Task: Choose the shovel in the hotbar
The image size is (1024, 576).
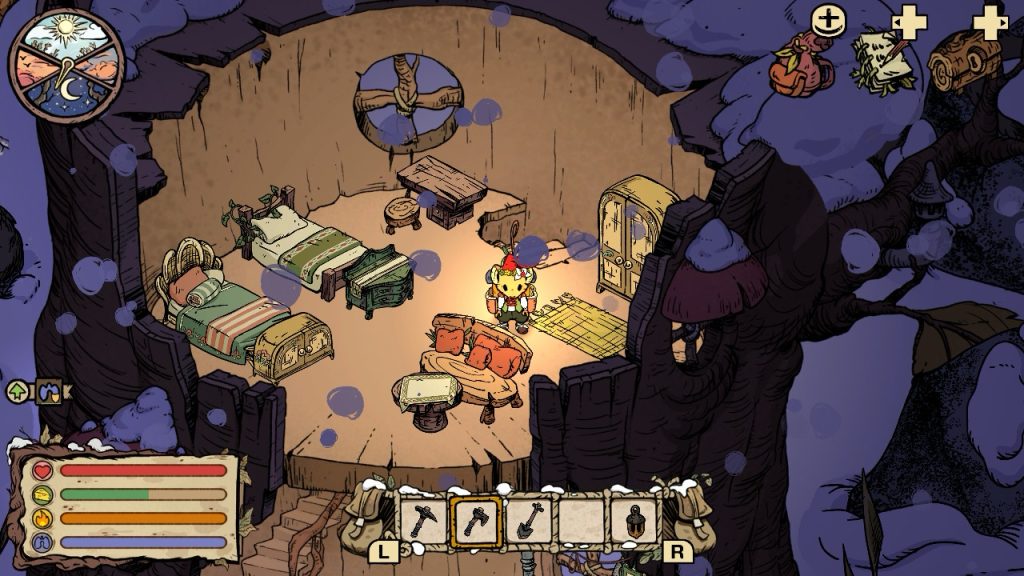Action: tap(529, 521)
